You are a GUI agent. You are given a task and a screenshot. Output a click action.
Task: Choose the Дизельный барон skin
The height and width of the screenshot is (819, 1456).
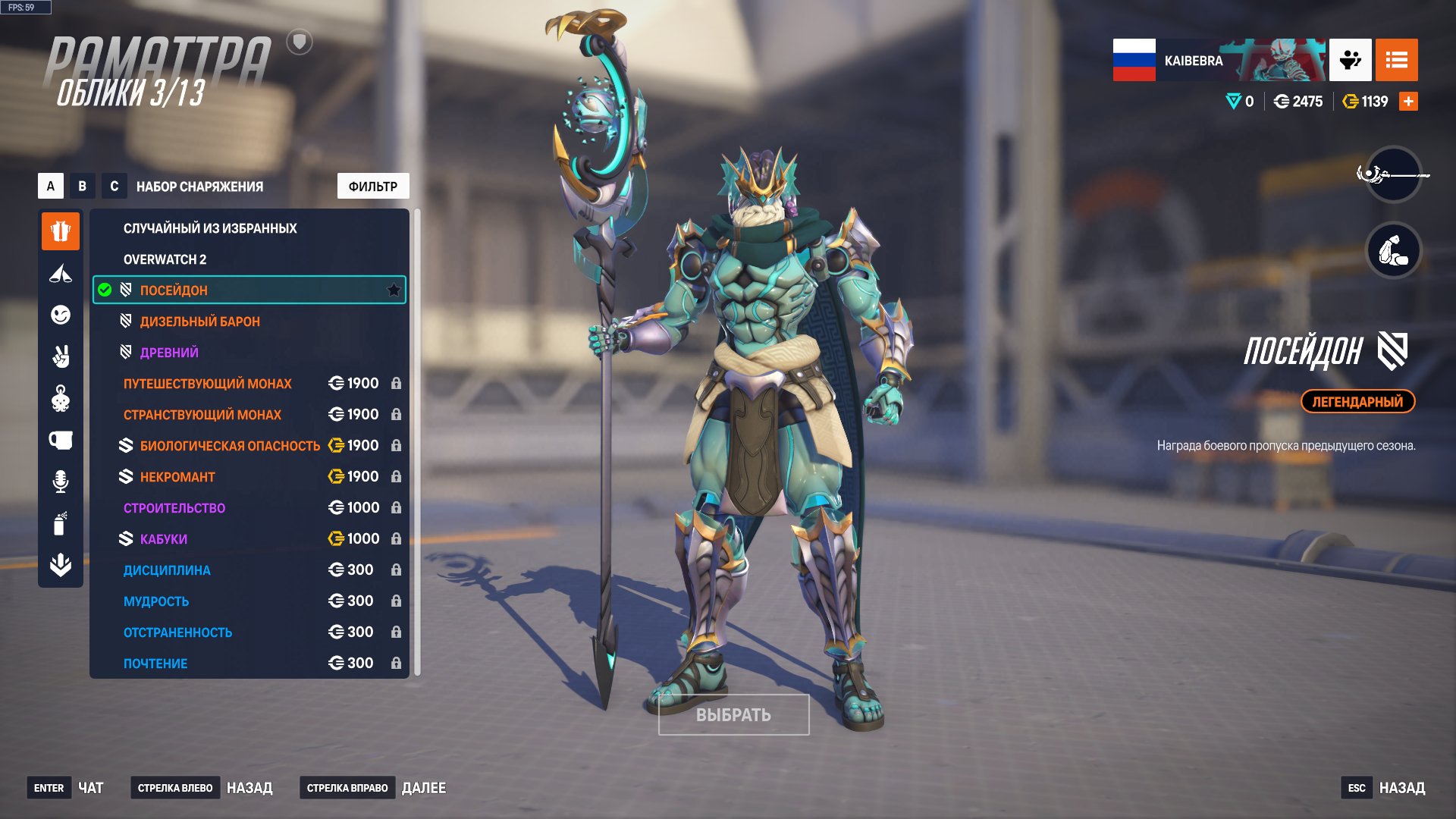[199, 322]
